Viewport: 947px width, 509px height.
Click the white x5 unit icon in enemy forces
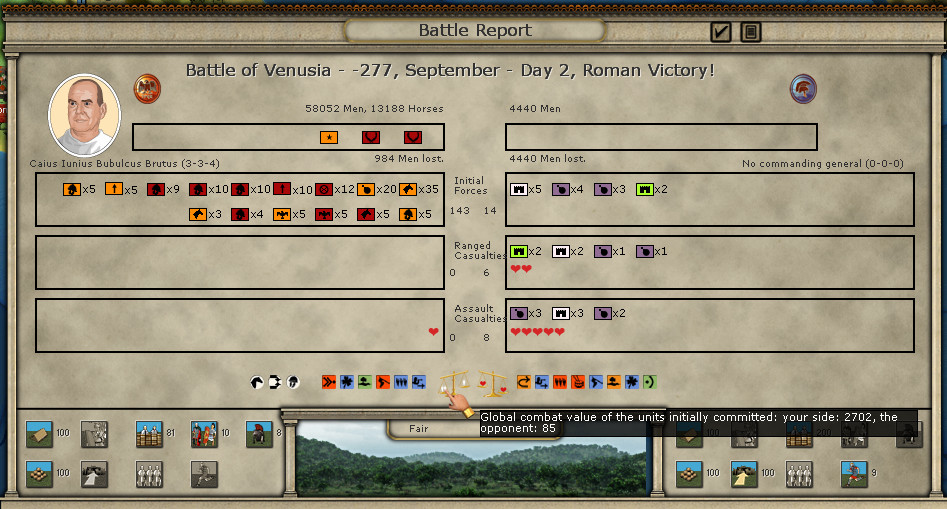[519, 189]
